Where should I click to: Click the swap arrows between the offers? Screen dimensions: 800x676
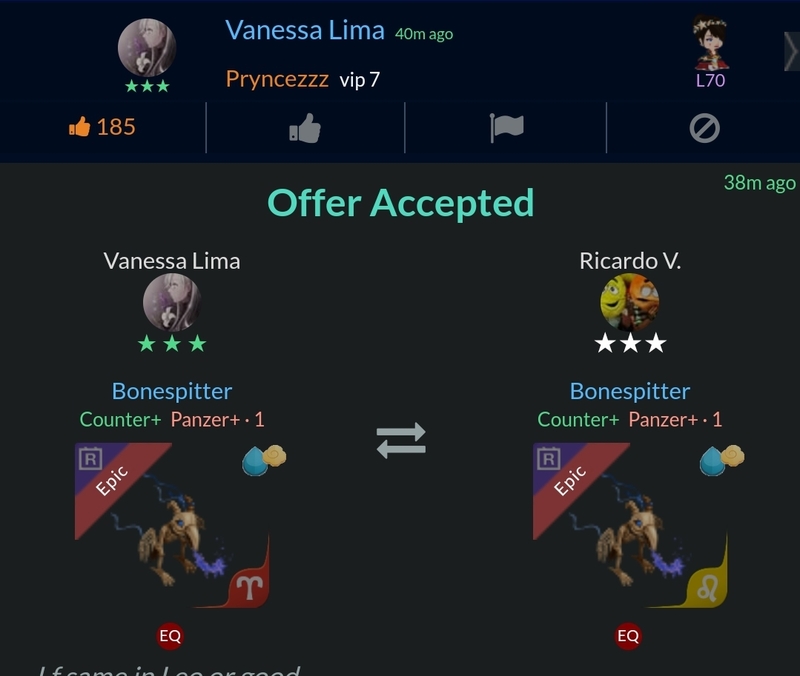pos(401,440)
